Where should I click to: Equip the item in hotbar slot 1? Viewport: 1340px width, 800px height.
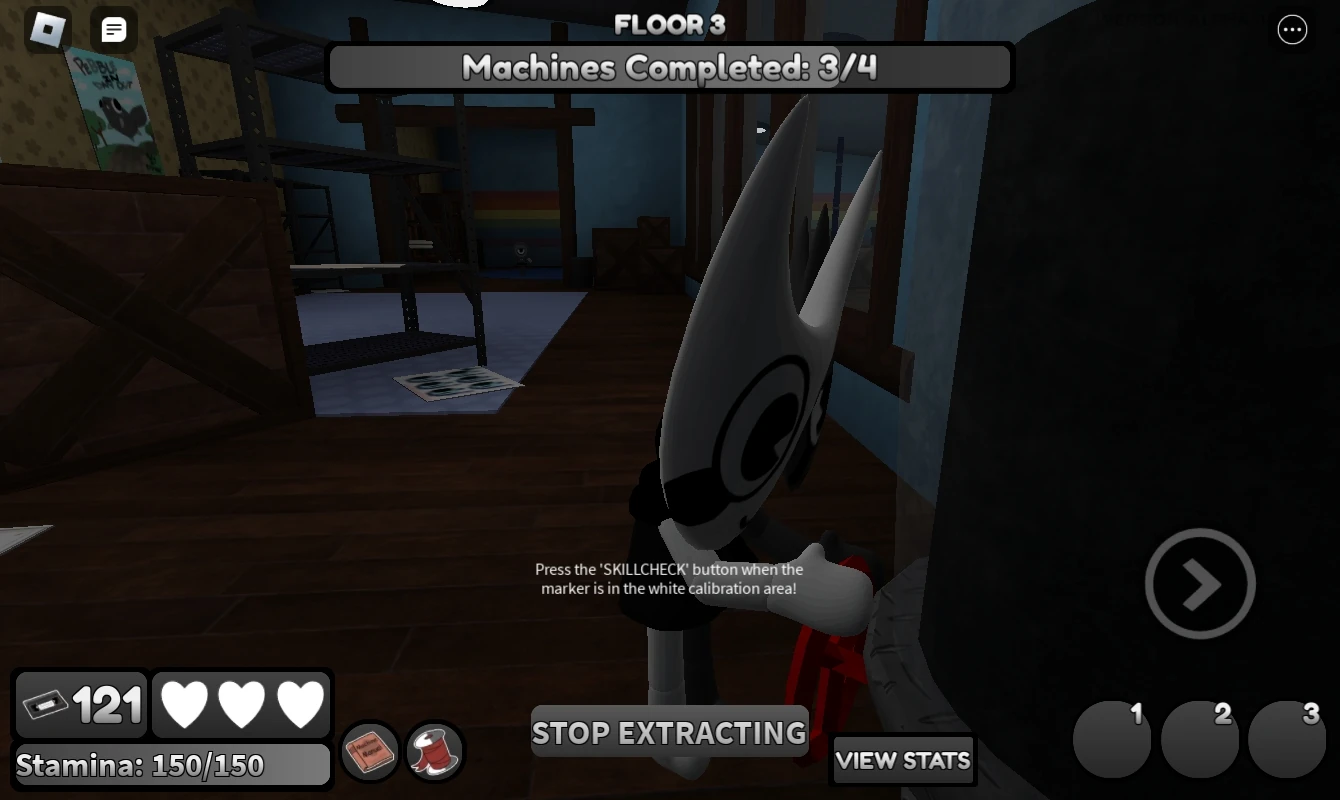(1112, 739)
